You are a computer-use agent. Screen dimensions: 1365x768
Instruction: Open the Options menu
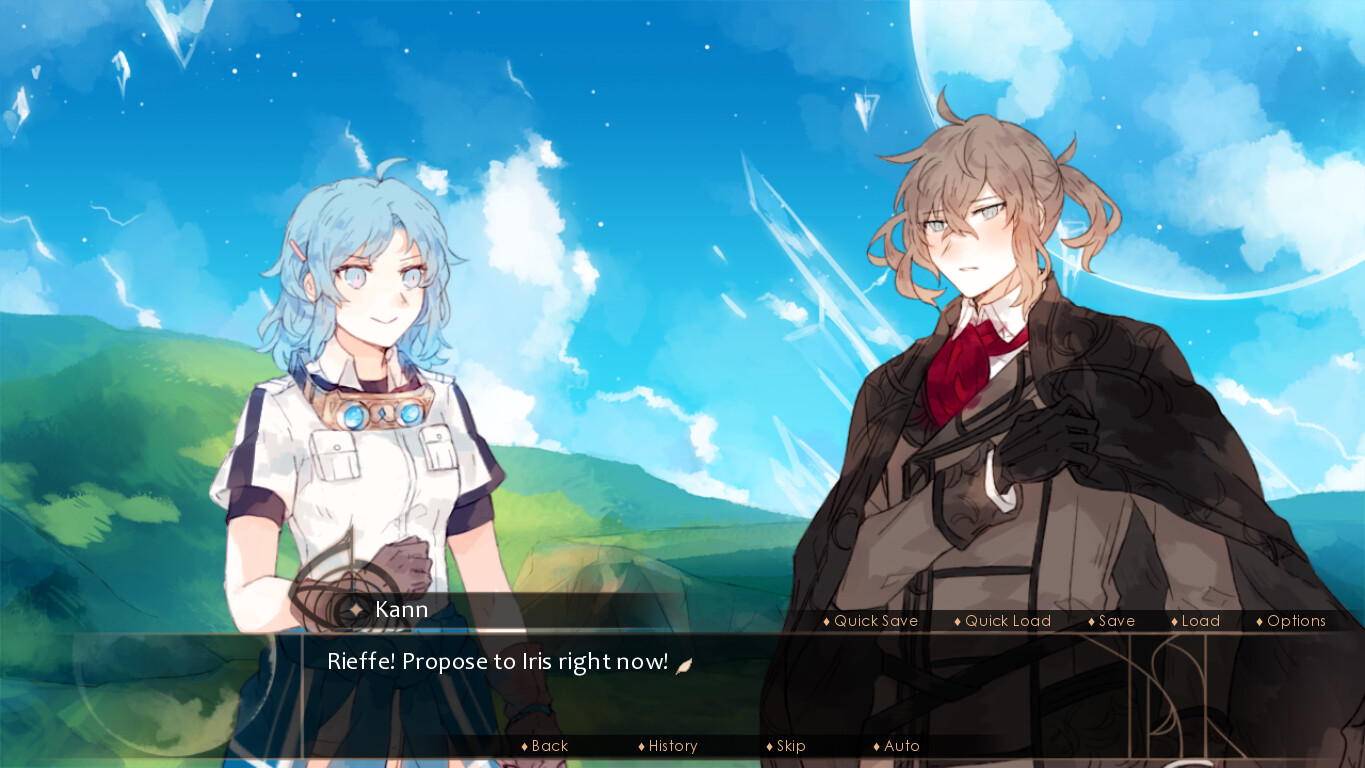[1295, 621]
